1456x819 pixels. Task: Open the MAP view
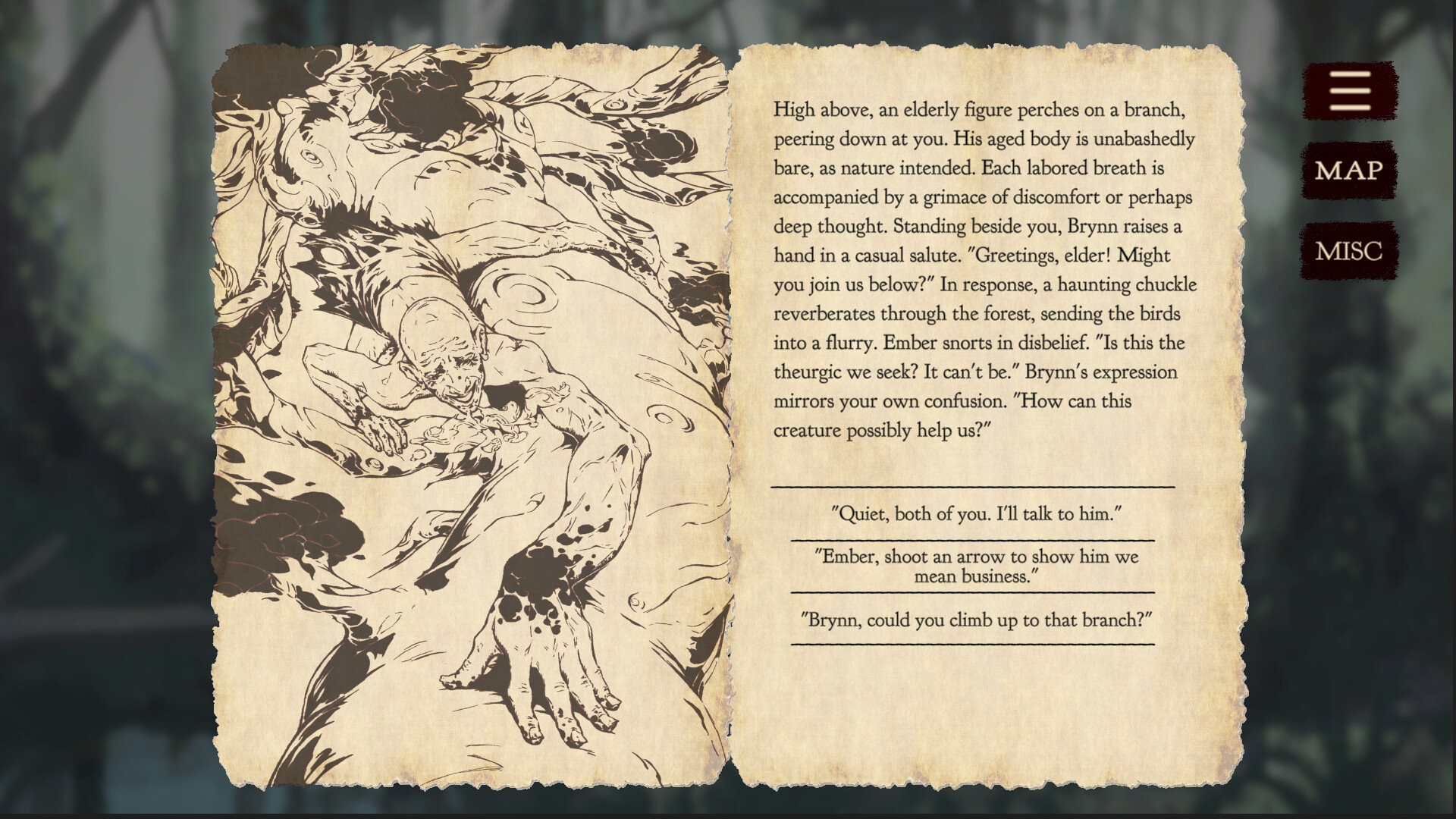[1348, 171]
